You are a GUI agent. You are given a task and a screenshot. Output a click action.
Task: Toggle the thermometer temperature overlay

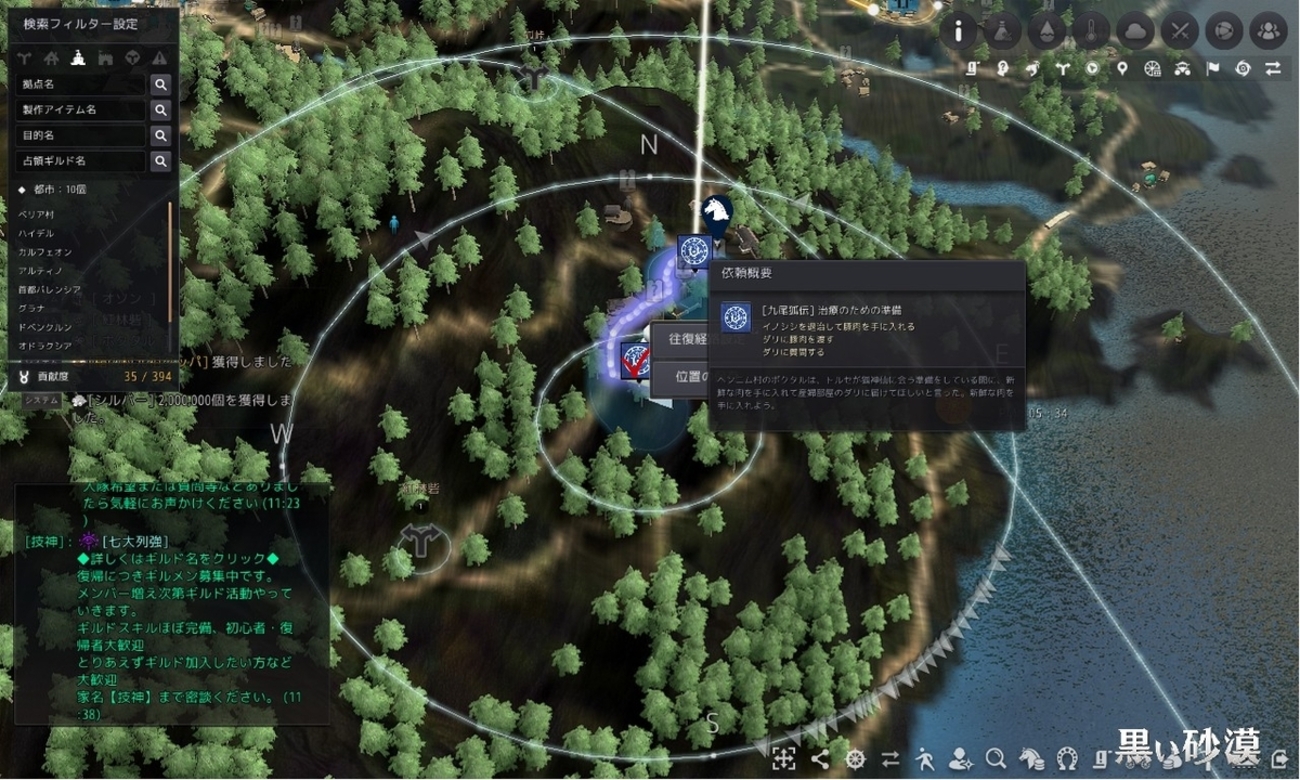1091,31
